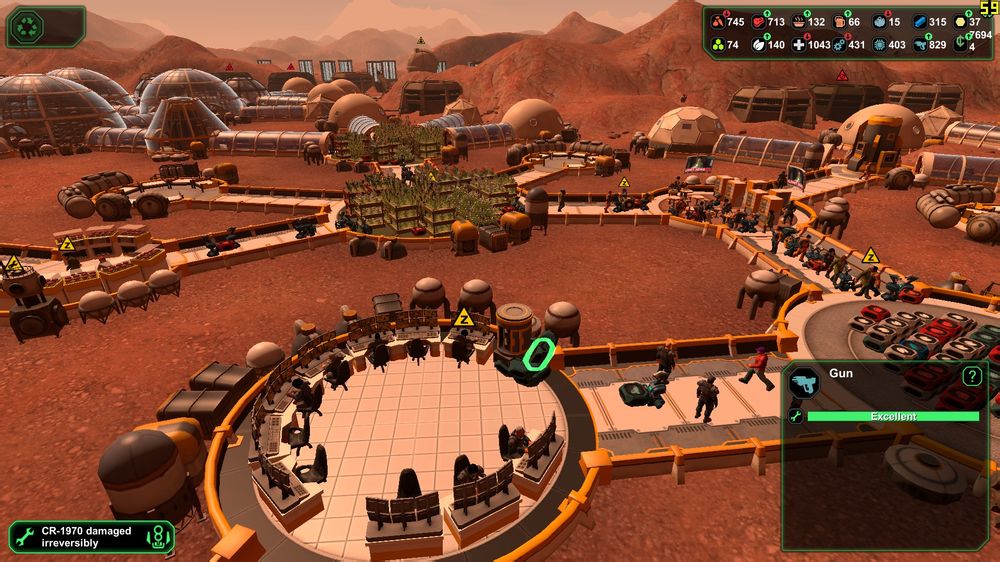Click the wrench condition icon beside Excellent

tap(796, 416)
